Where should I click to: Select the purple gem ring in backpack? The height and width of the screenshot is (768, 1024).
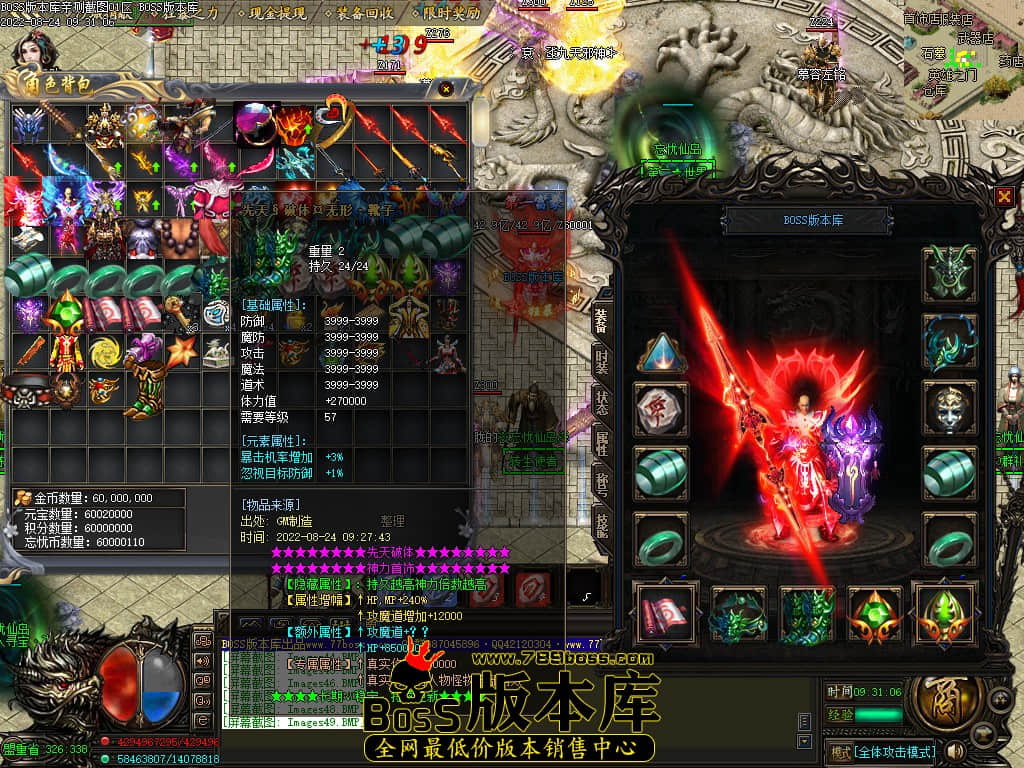255,123
